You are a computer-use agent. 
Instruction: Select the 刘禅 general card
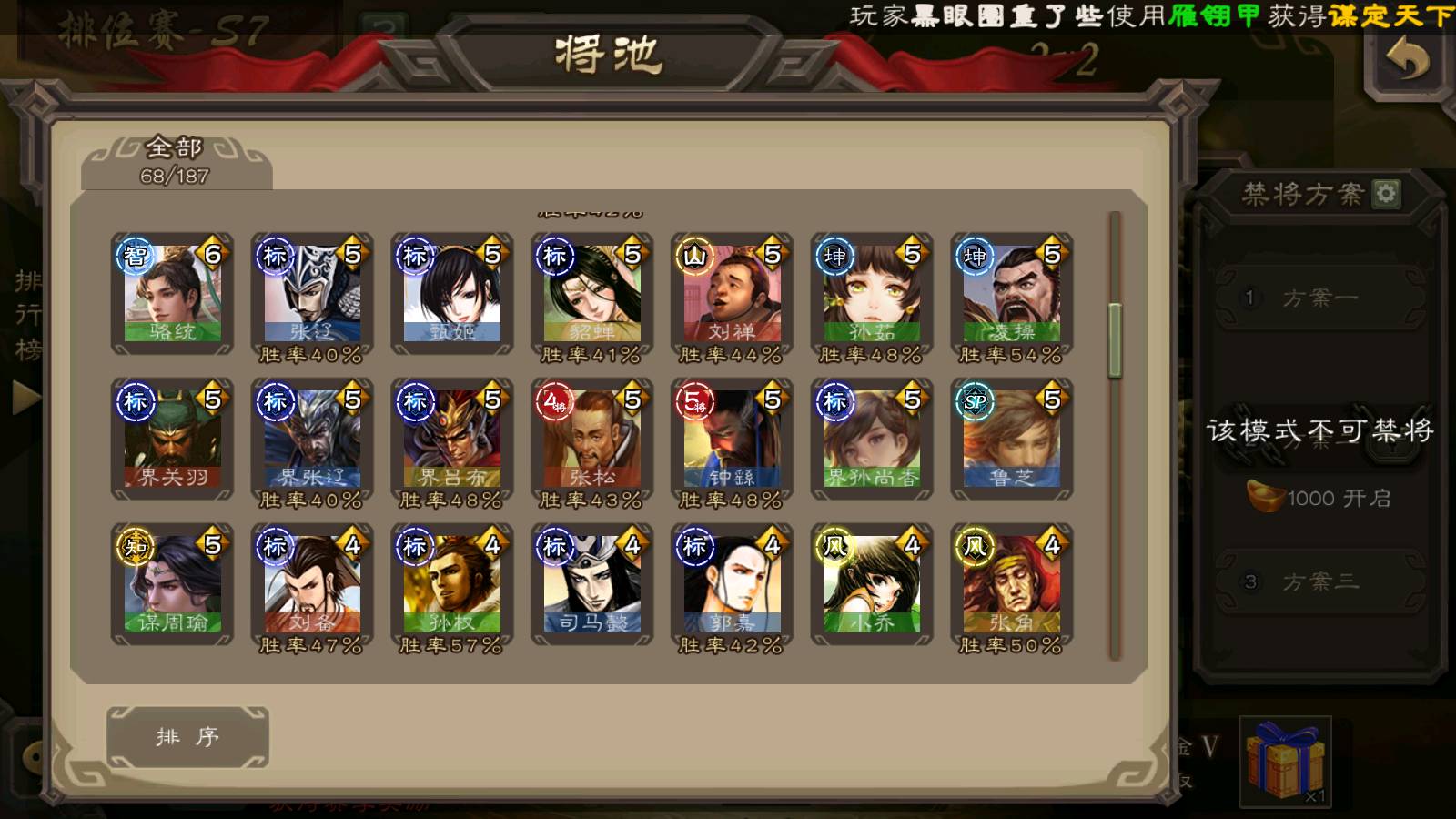coord(733,293)
